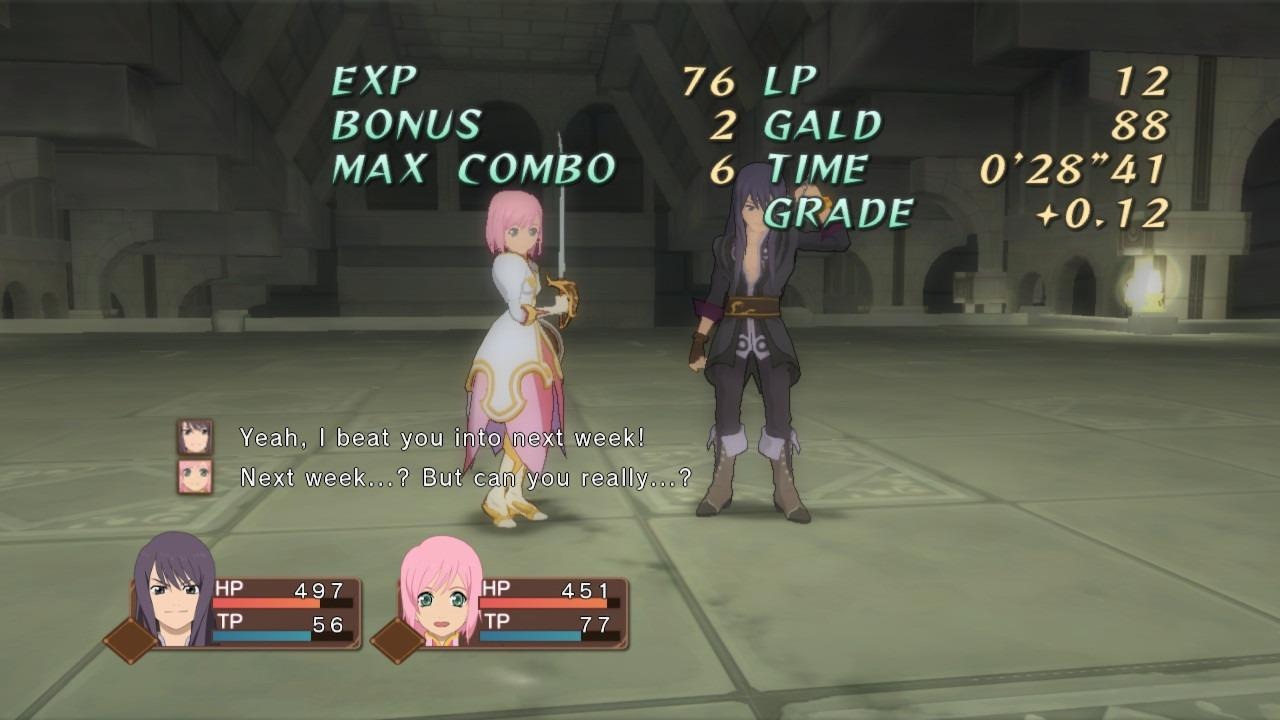Select Yuri's party portrait in the status panel
The width and height of the screenshot is (1280, 720).
[x=174, y=592]
